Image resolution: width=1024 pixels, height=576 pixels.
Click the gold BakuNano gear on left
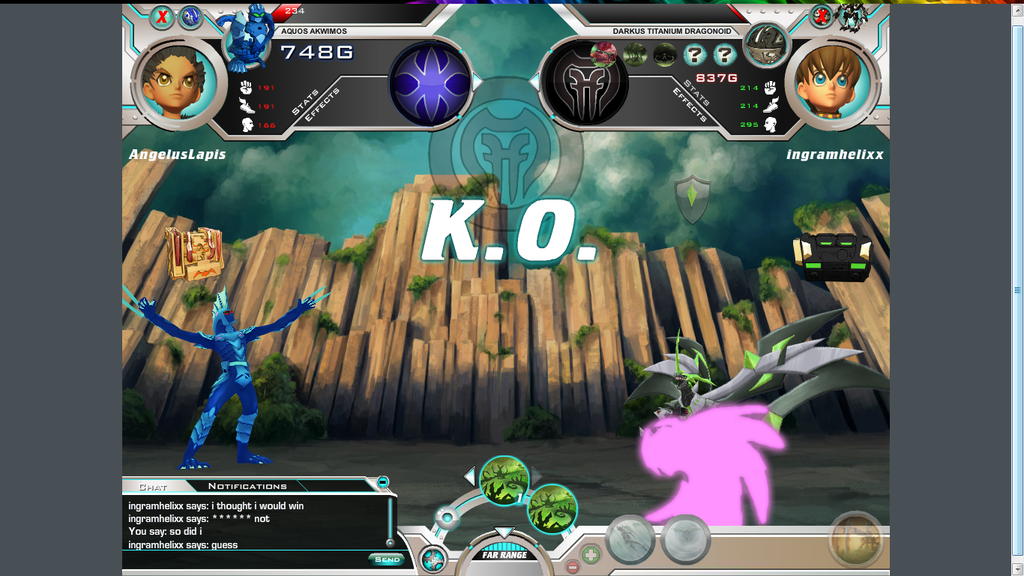[x=193, y=252]
